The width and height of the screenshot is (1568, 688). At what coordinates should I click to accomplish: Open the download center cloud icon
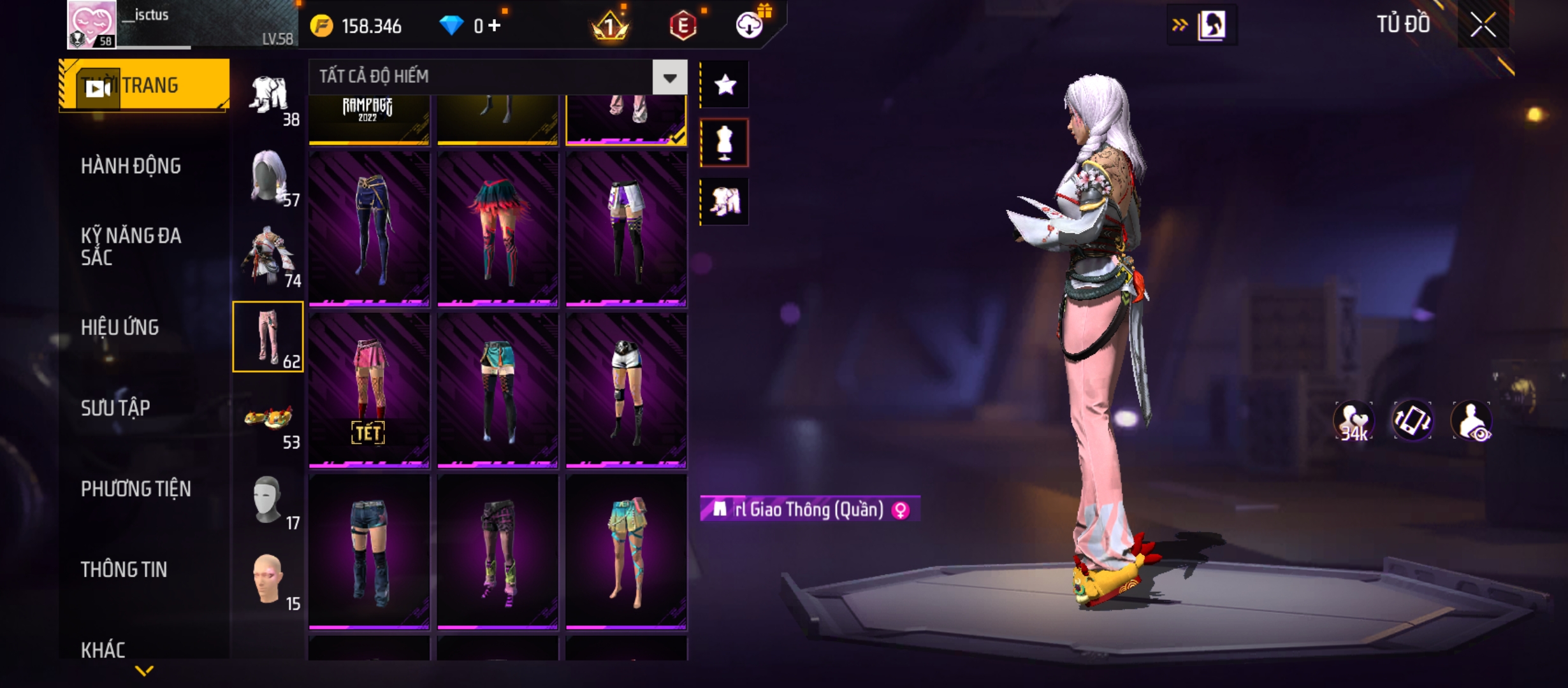[x=750, y=25]
